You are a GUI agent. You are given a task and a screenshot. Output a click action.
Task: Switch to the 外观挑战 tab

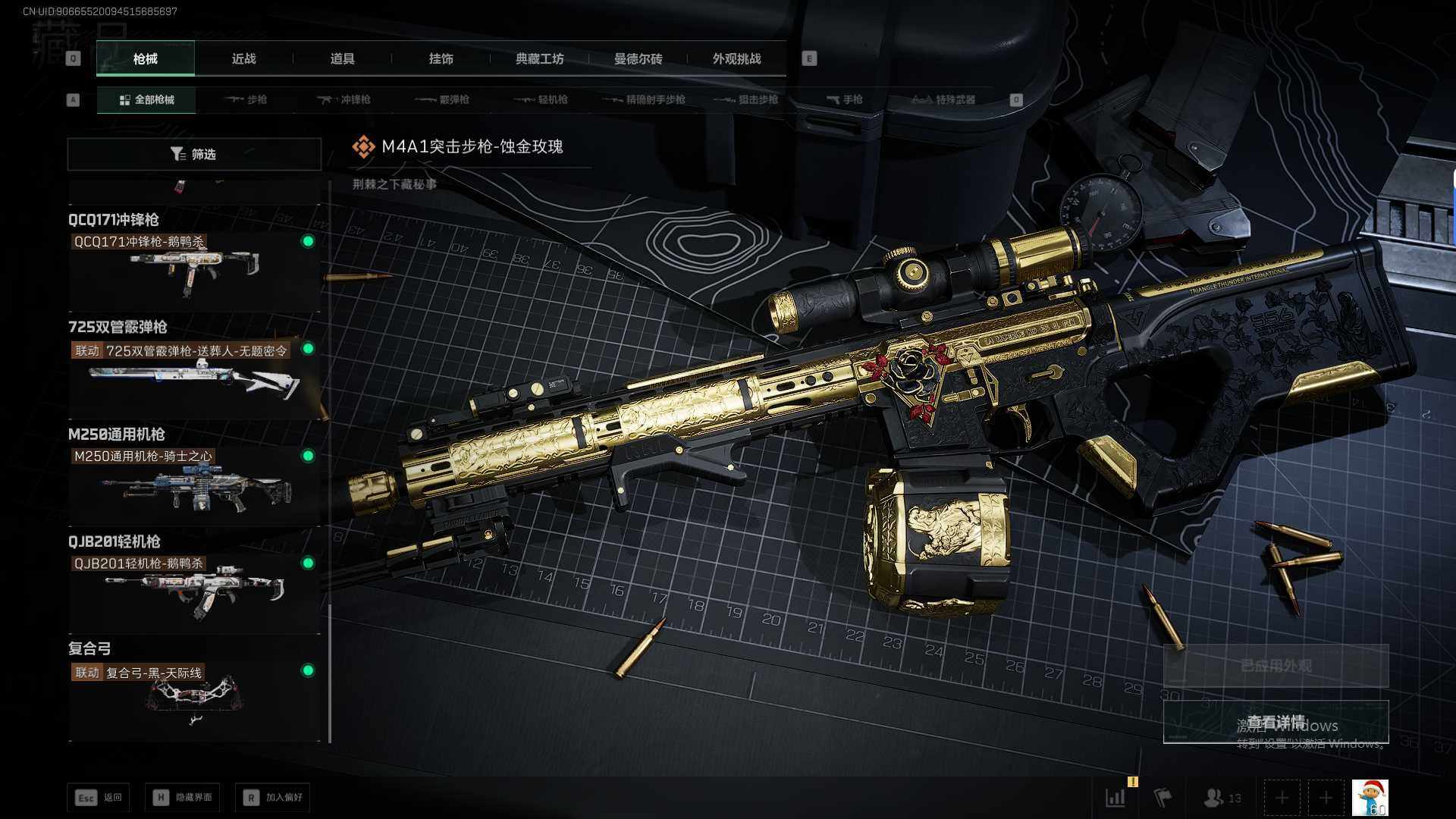point(736,58)
